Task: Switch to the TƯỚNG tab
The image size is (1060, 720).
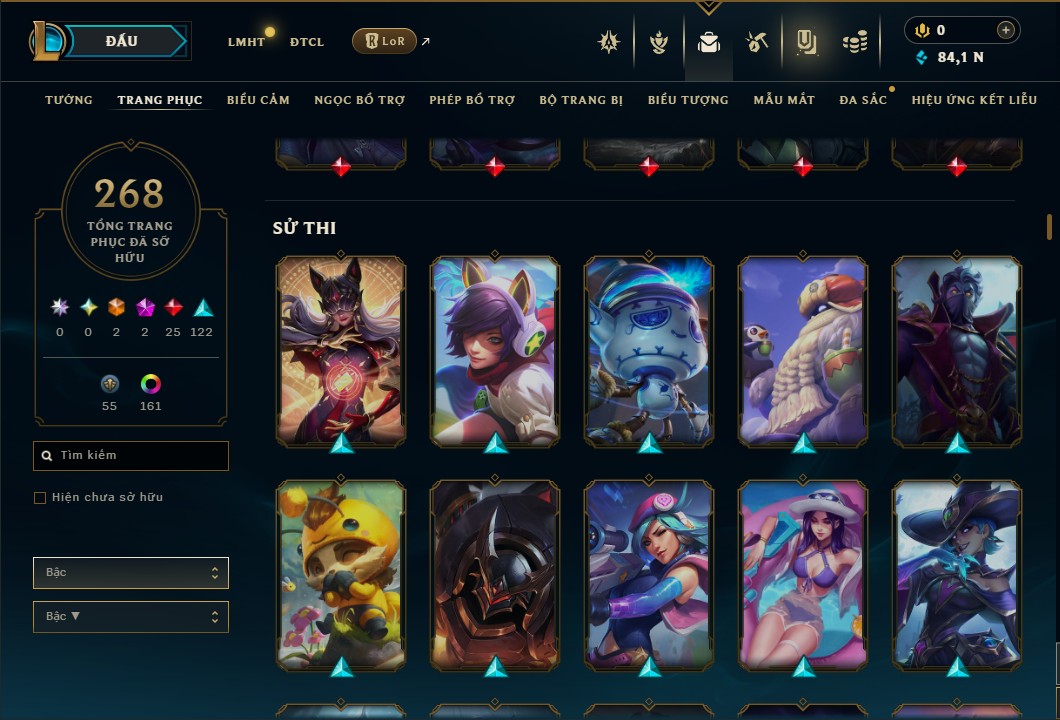Action: tap(69, 100)
